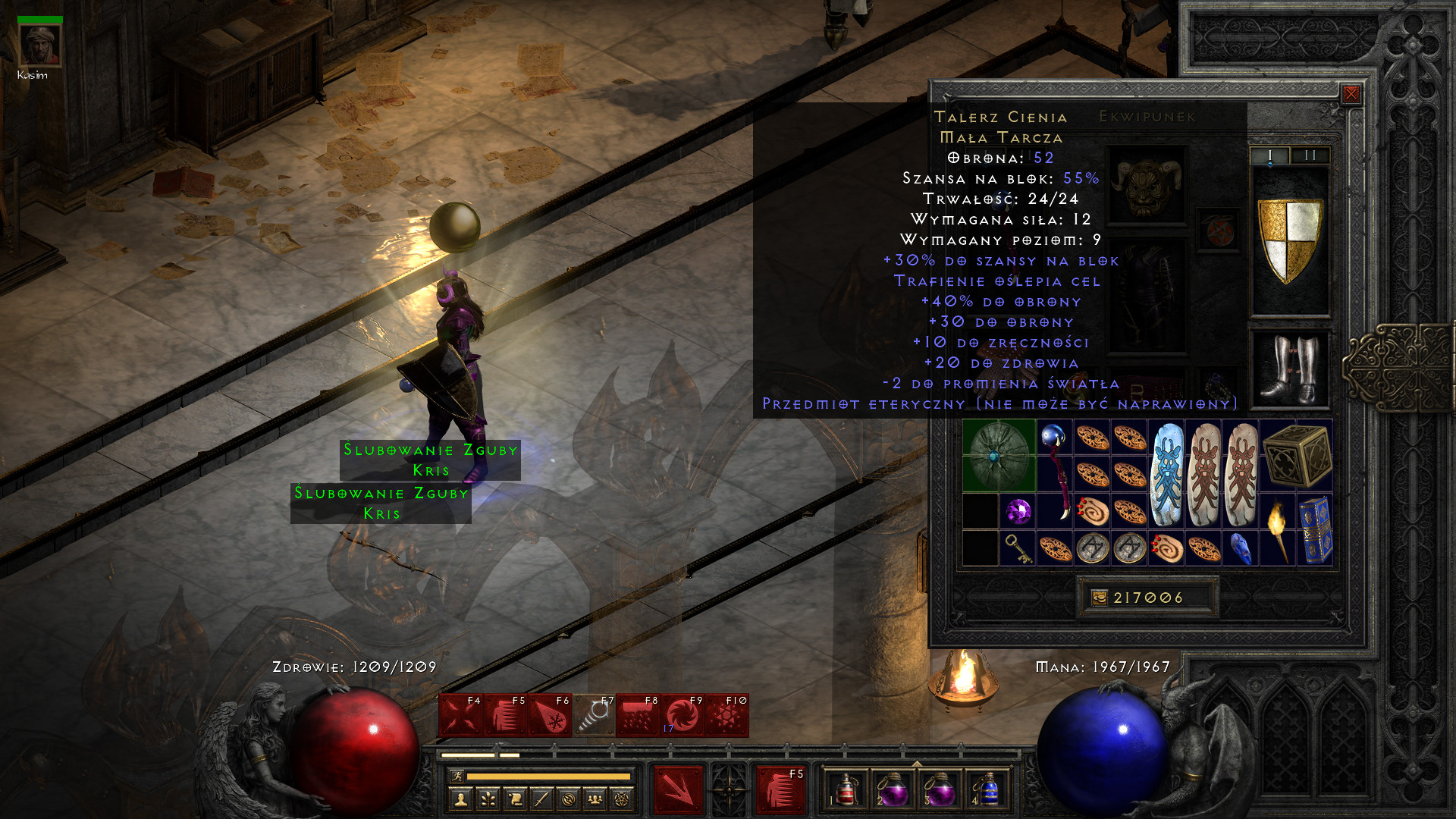Select the brass key in inventory
The image size is (1456, 819).
(x=1018, y=548)
